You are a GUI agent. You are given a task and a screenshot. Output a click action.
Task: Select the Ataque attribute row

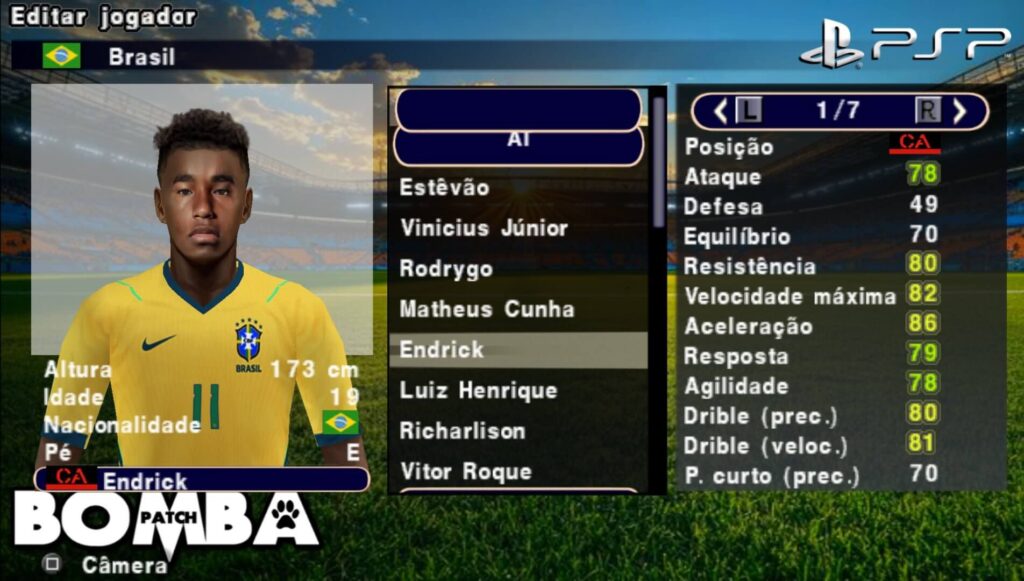(x=812, y=177)
